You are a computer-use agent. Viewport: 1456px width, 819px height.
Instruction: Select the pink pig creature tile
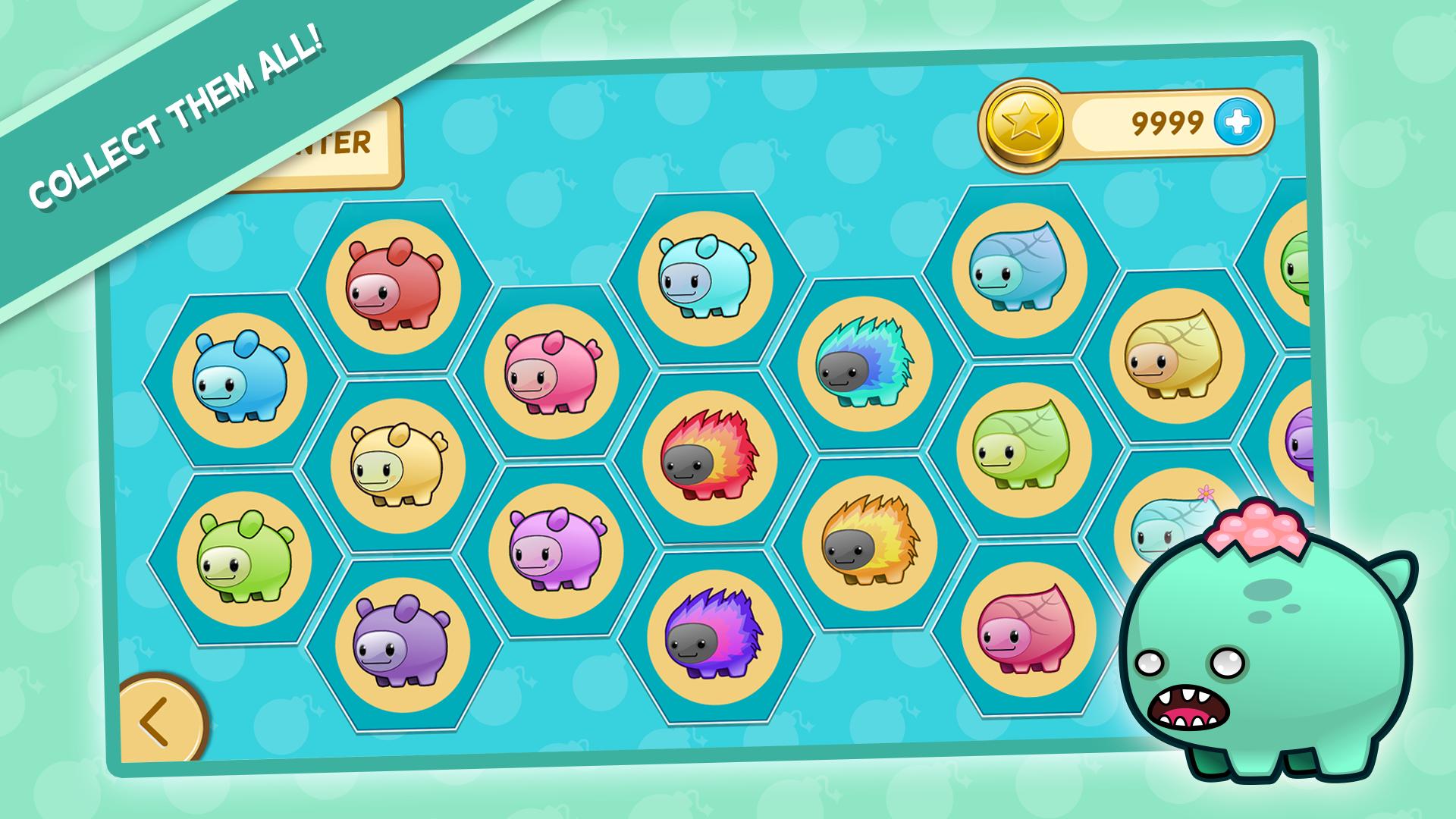point(552,372)
